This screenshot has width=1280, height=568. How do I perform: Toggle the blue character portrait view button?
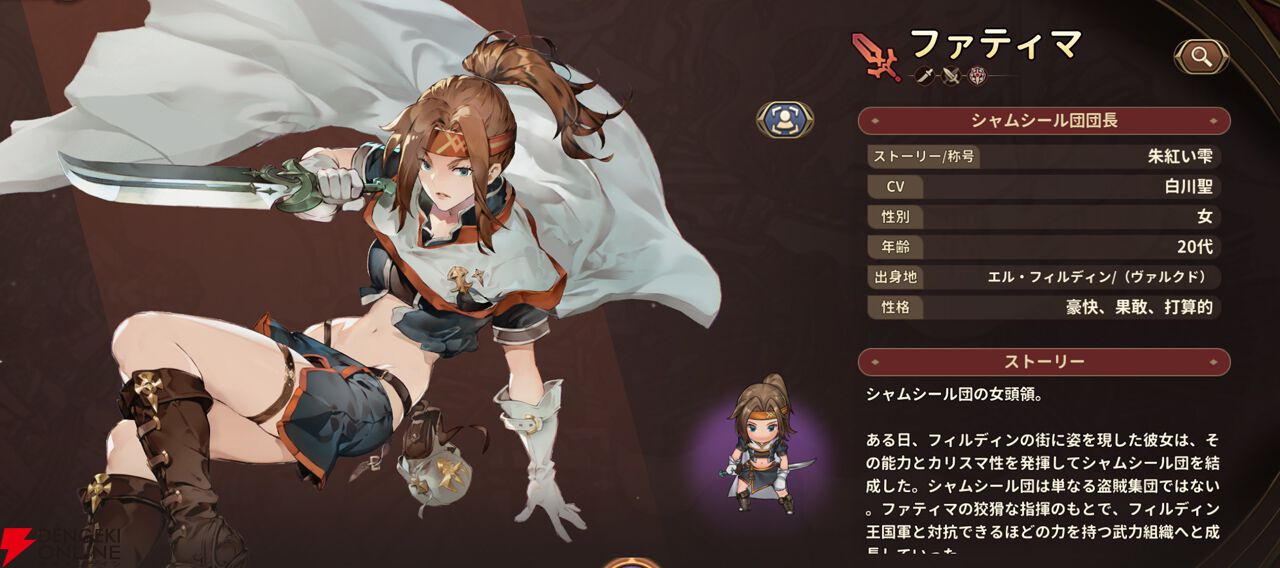tap(785, 119)
